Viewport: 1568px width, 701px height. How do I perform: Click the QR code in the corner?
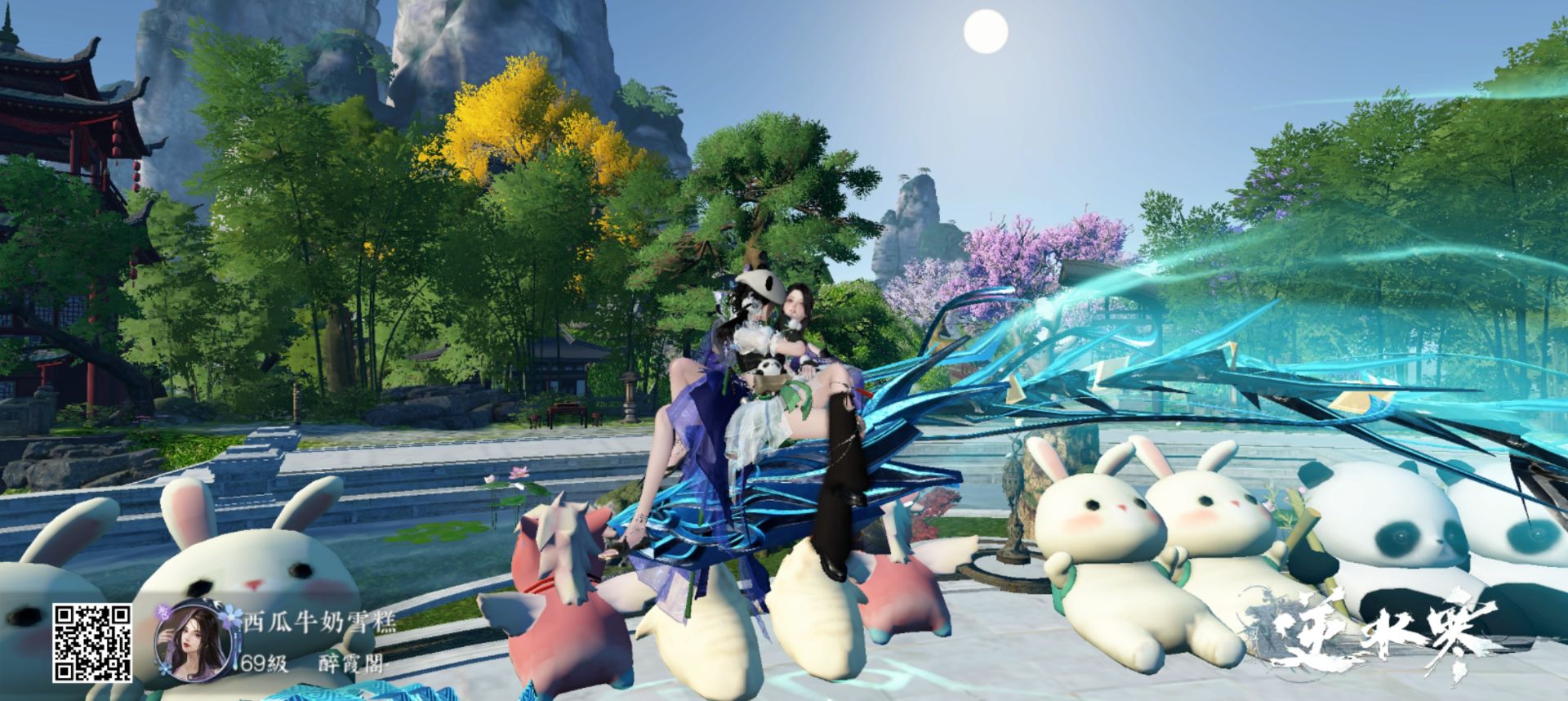pos(92,643)
